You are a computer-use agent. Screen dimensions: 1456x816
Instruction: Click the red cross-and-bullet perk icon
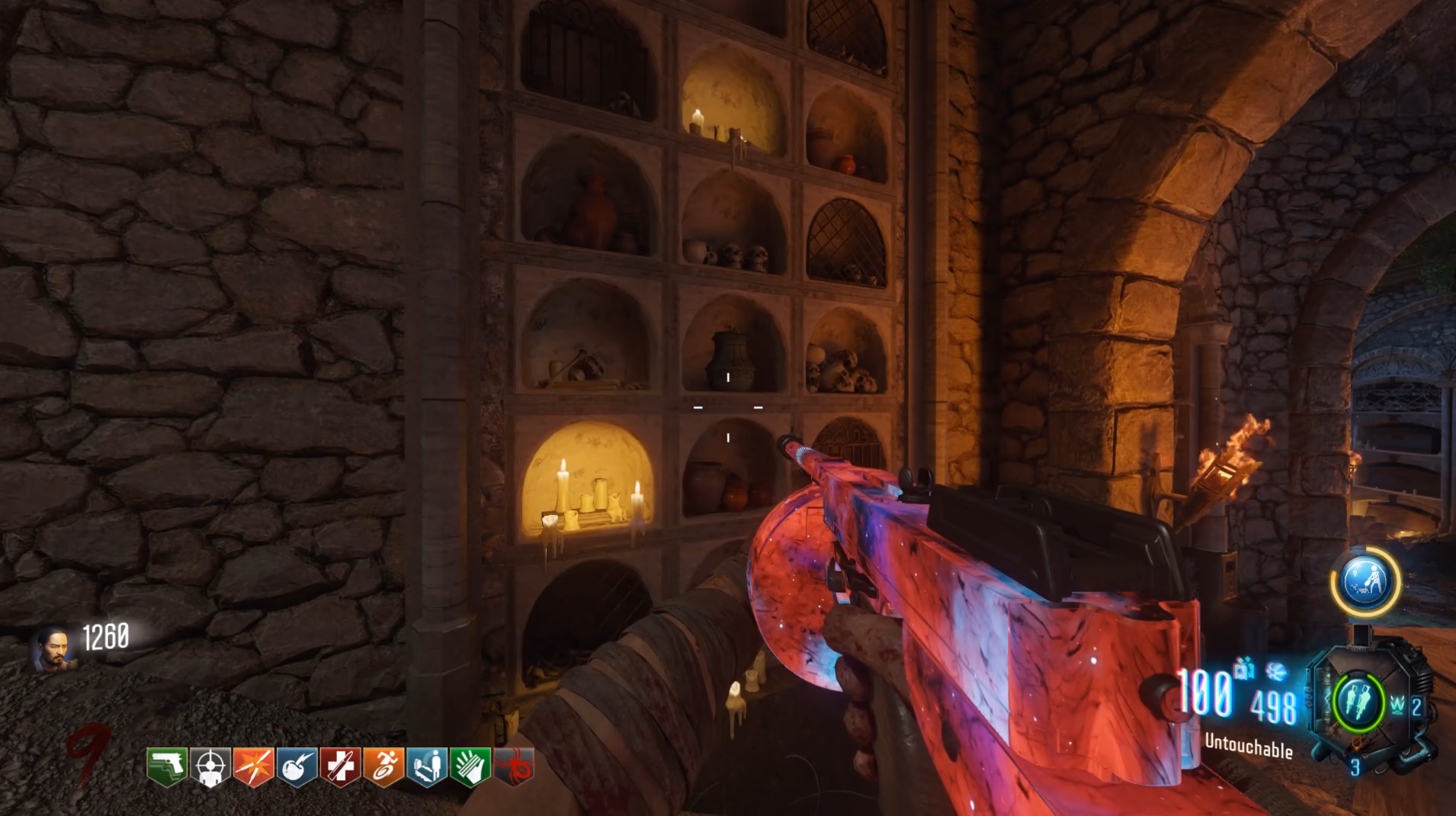click(x=340, y=766)
